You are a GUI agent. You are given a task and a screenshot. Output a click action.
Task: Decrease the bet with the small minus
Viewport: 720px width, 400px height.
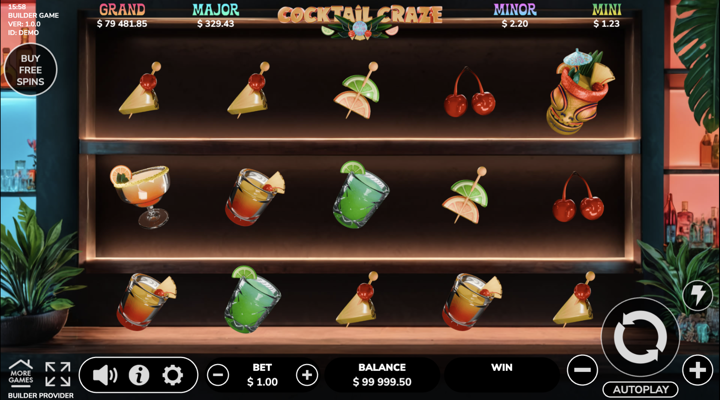pos(218,375)
